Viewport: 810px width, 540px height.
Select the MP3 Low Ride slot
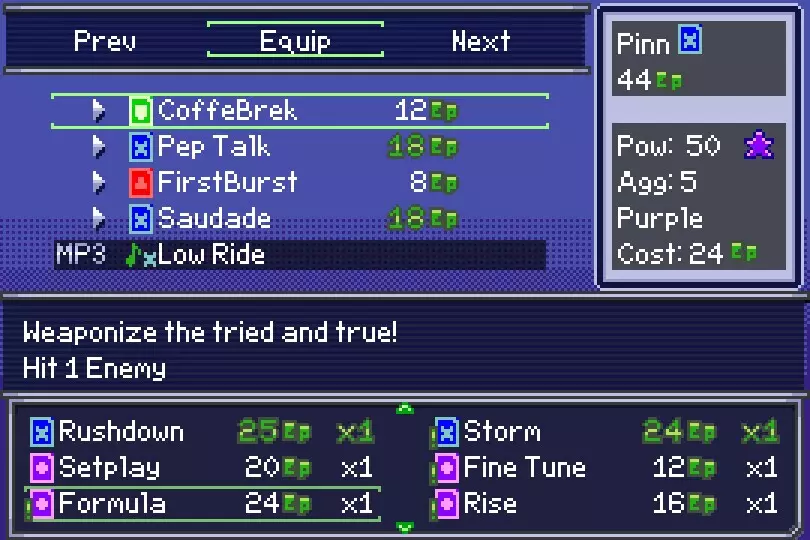pyautogui.click(x=299, y=254)
